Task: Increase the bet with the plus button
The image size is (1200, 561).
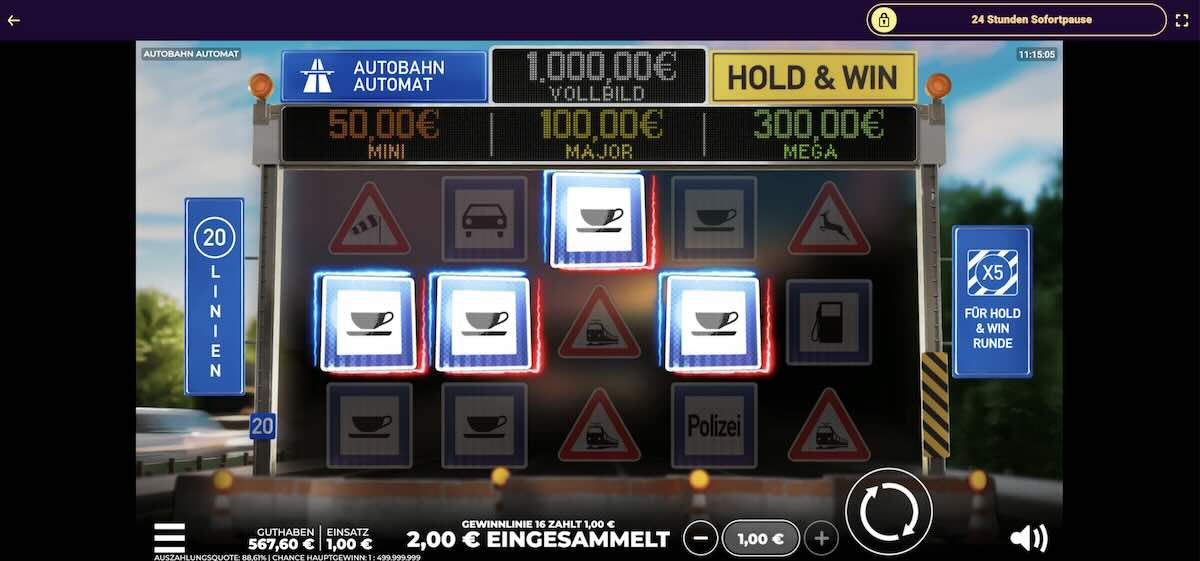Action: (821, 539)
